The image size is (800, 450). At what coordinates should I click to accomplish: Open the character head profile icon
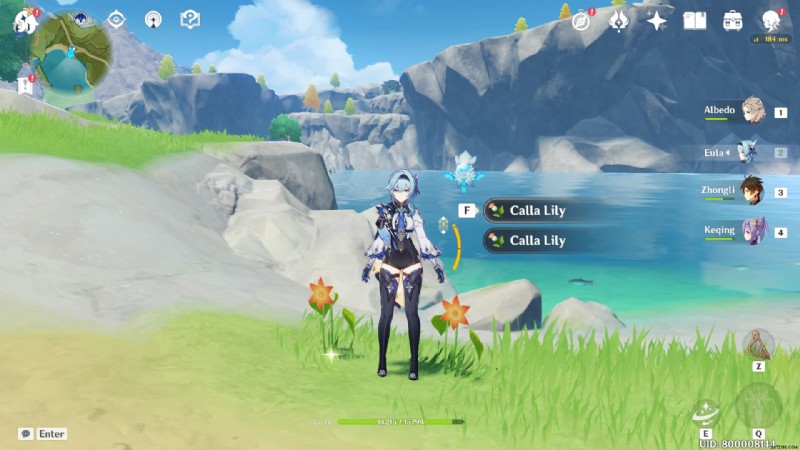pos(770,20)
